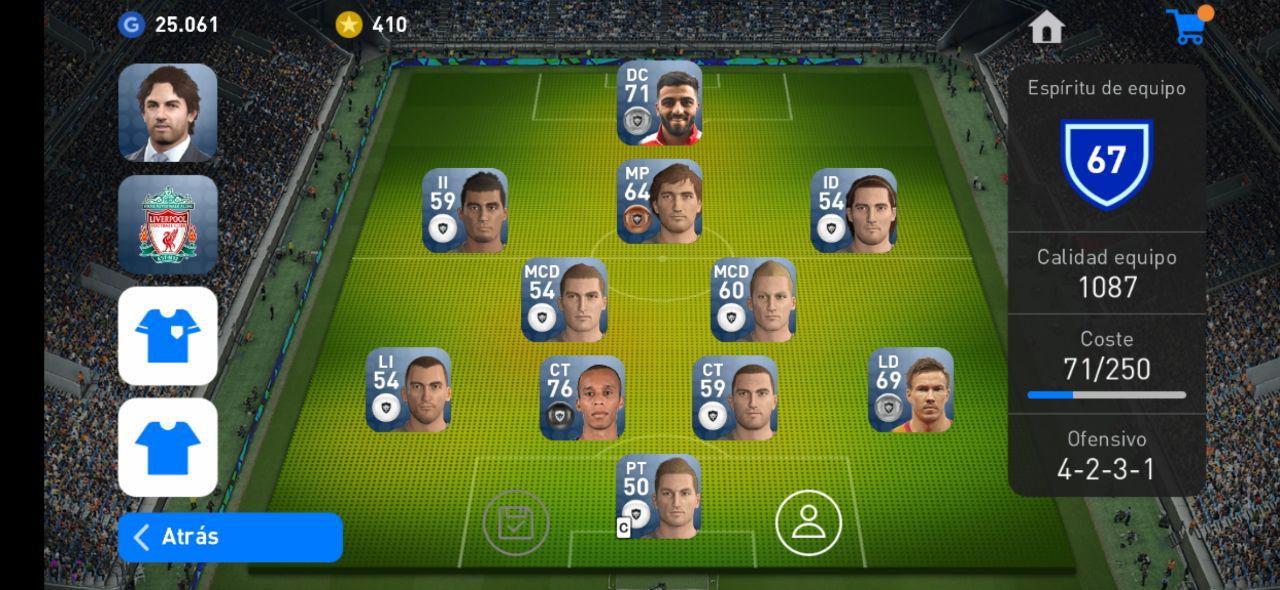Open the home screen icon
This screenshot has height=590, width=1280.
1046,27
